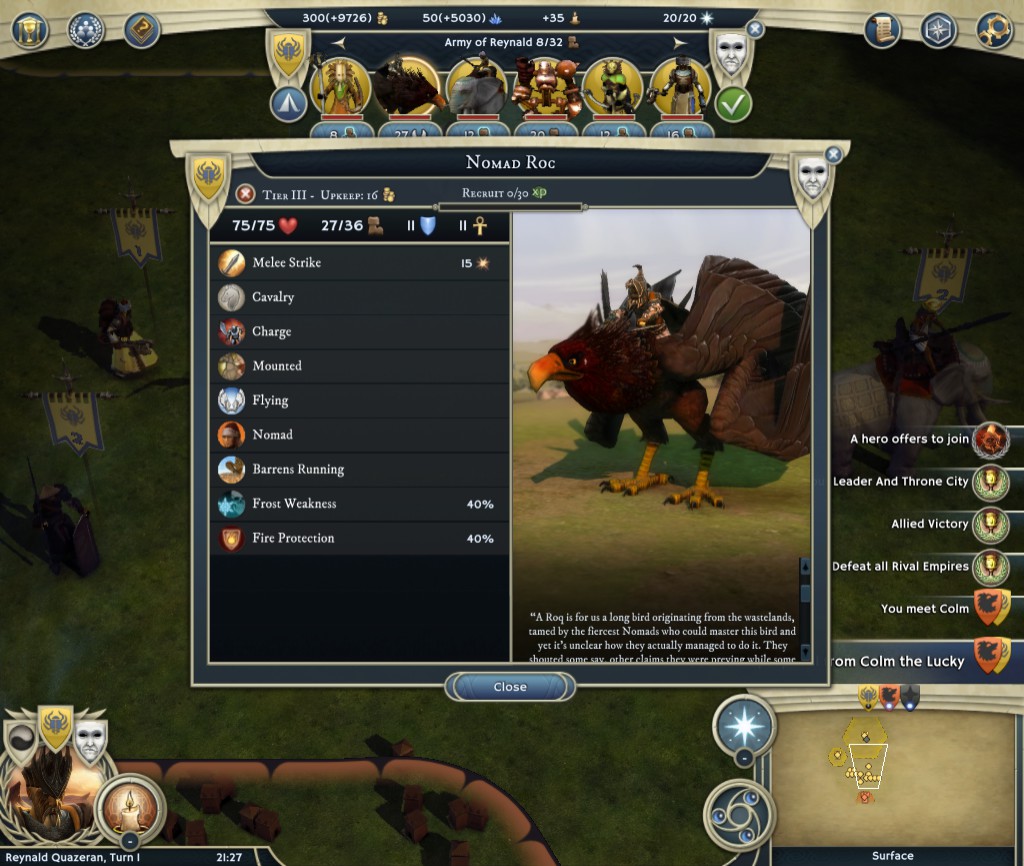Click the leader portrait of Reynald Quazeran
The image size is (1024, 866).
45,790
